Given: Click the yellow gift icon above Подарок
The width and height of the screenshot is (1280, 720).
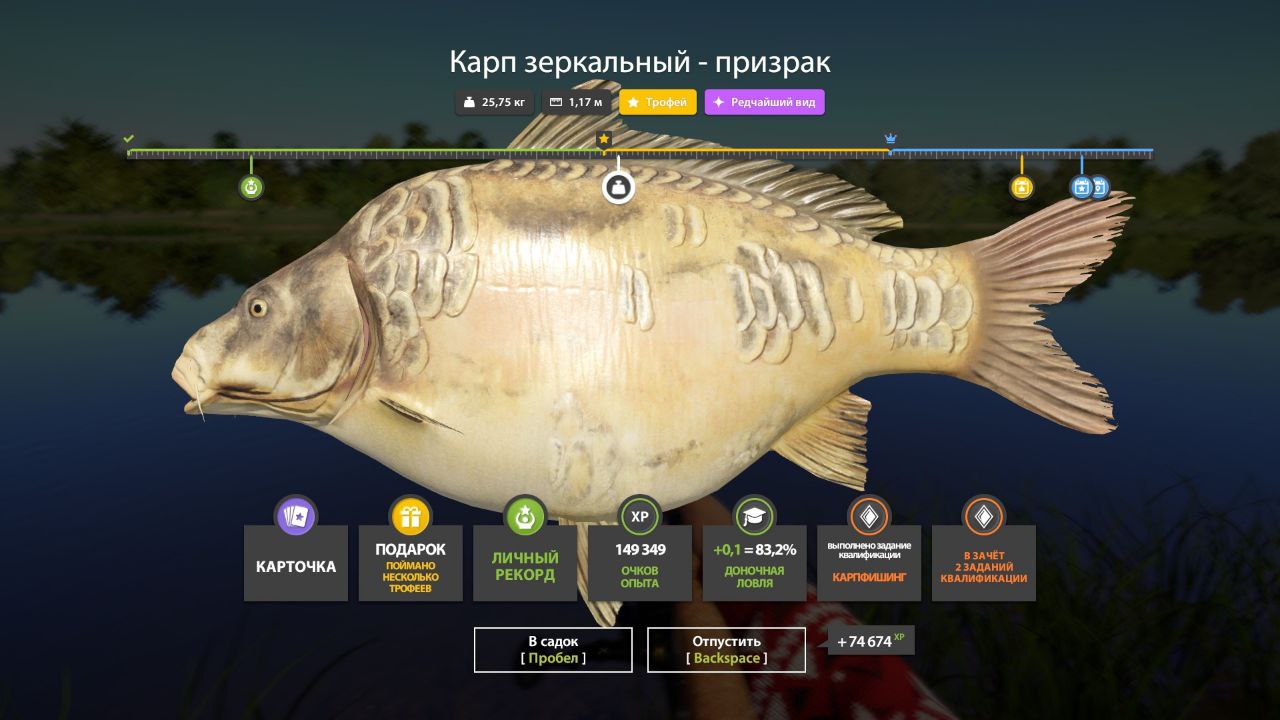Looking at the screenshot, I should coord(410,517).
